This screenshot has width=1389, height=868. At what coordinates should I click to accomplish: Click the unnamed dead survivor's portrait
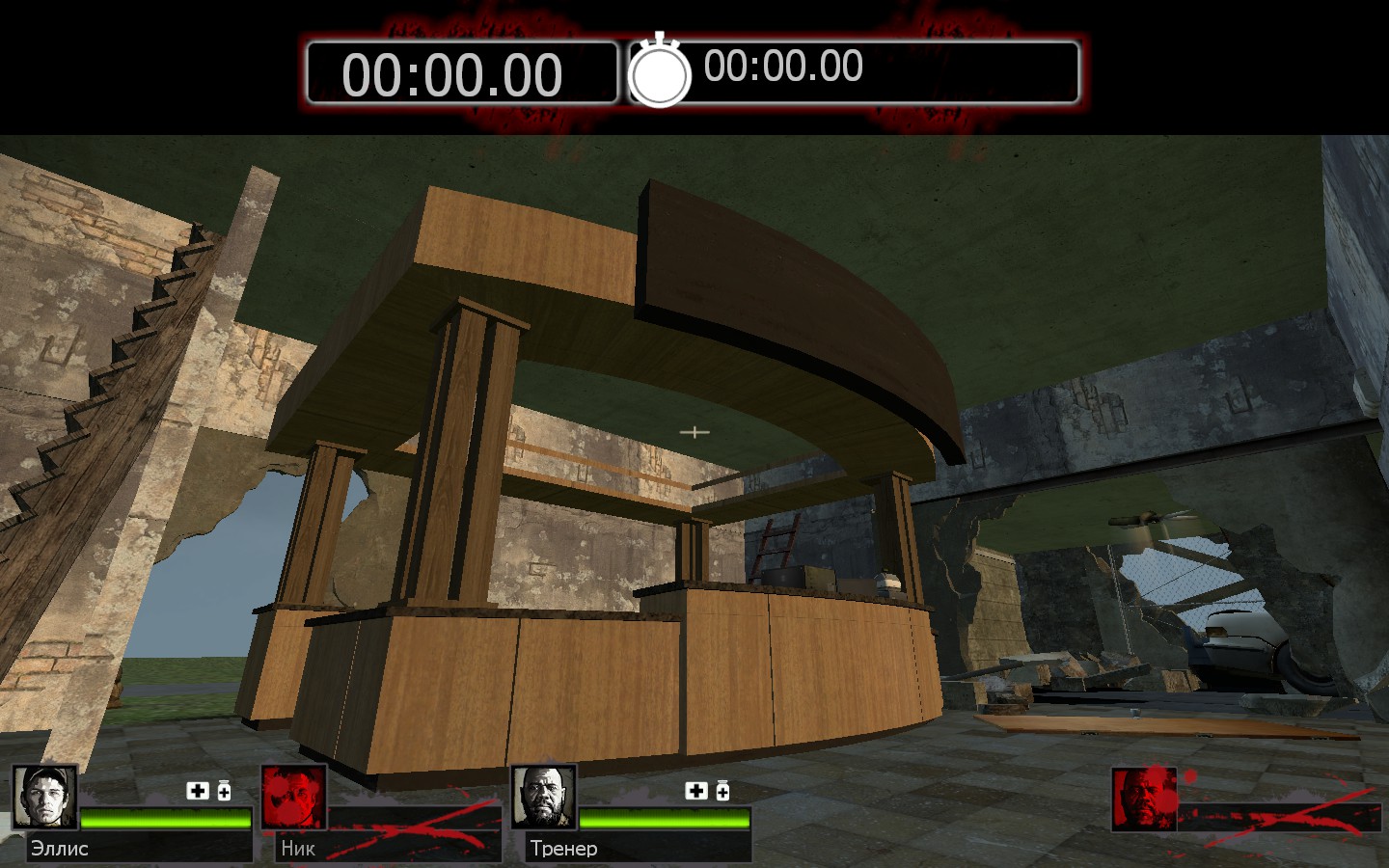pos(1144,799)
